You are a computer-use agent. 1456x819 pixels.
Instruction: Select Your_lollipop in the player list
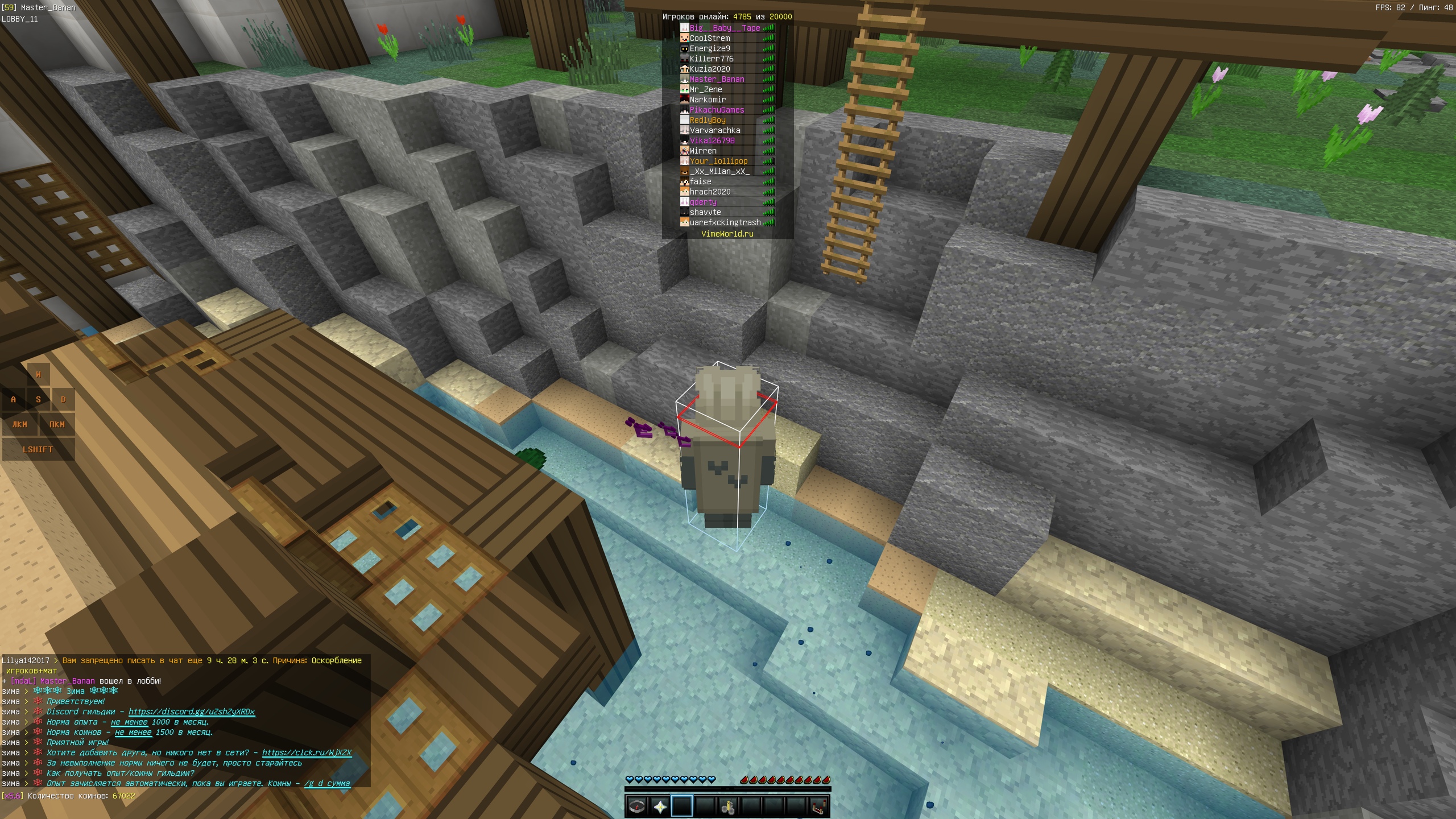(718, 161)
